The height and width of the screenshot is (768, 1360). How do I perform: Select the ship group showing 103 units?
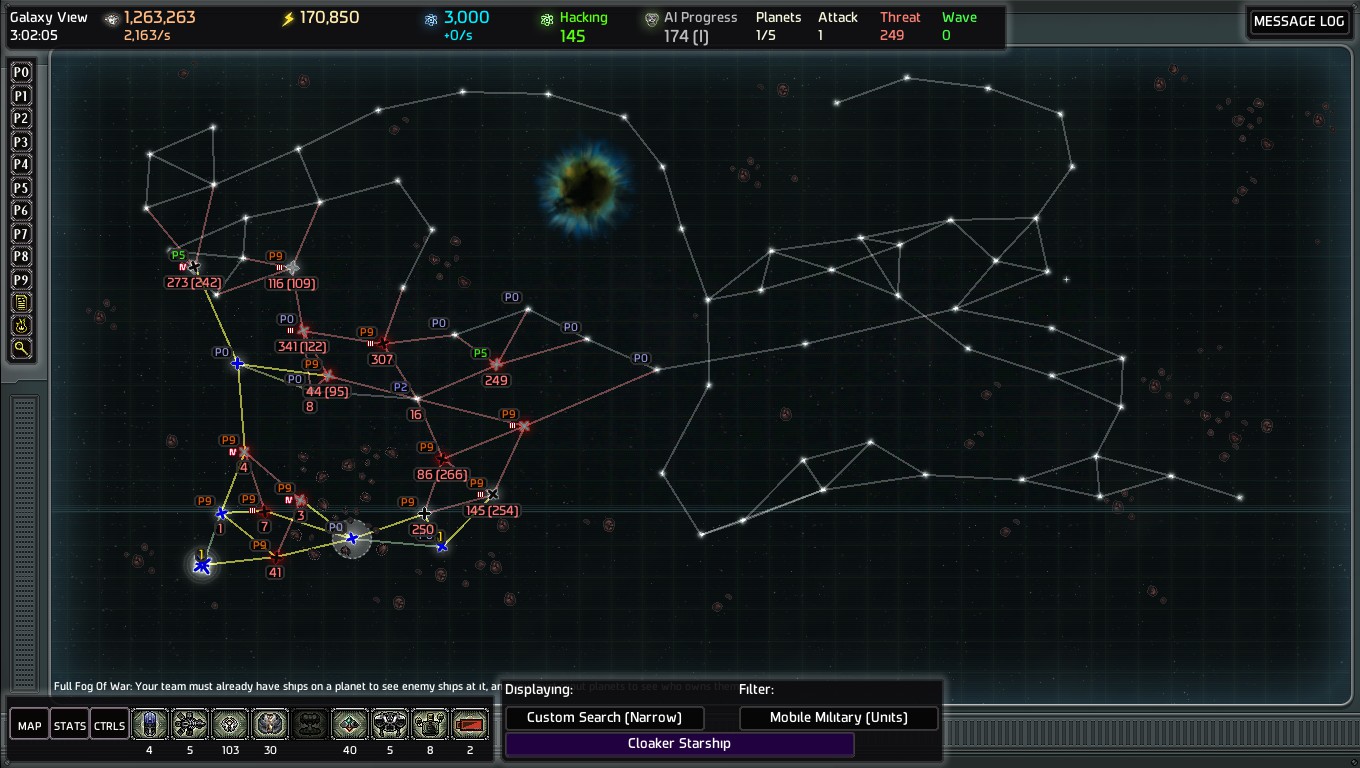click(x=230, y=724)
